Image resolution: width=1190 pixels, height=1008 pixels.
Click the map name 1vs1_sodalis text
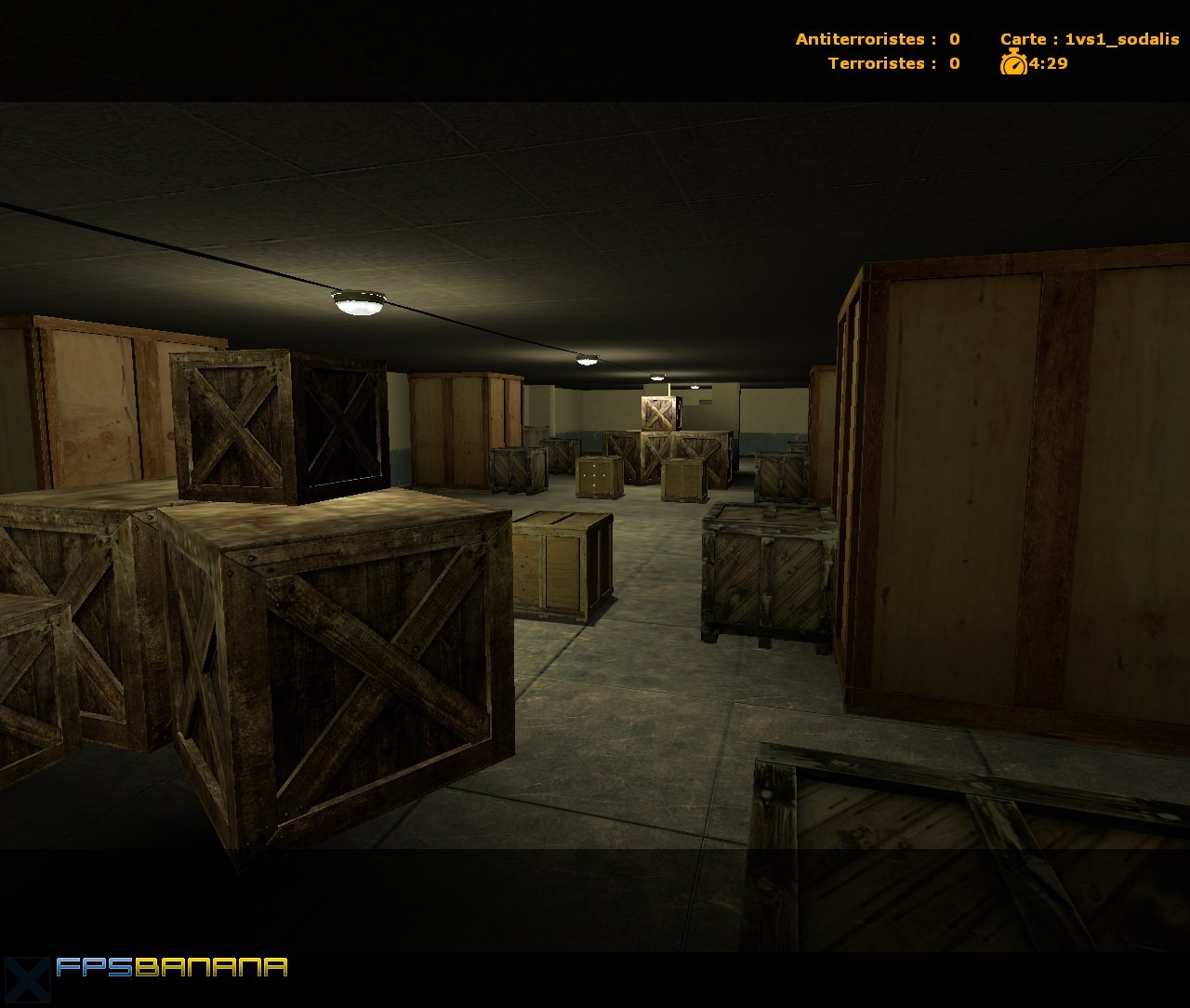pos(1120,39)
